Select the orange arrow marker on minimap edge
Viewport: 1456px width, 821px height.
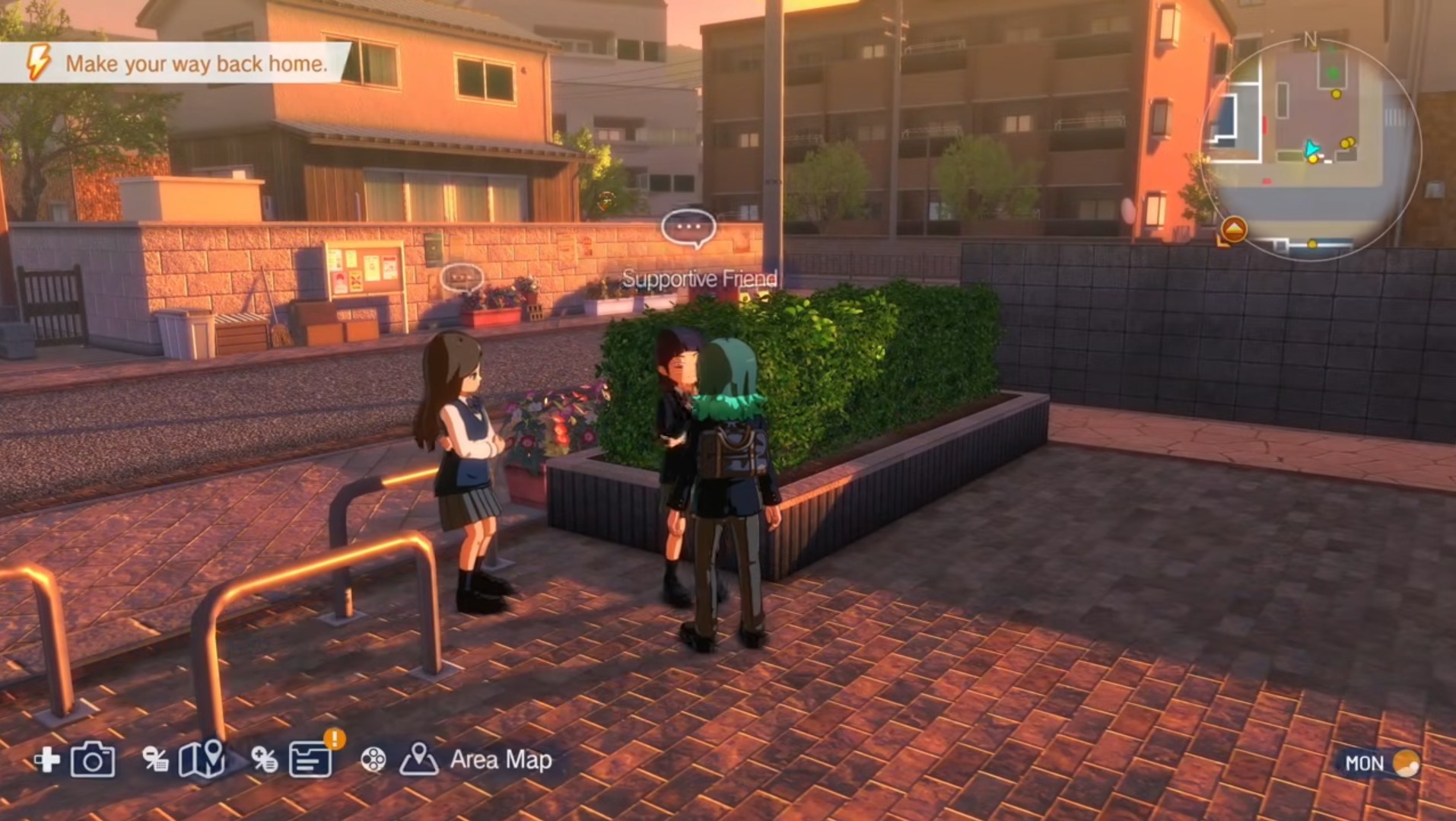tap(1233, 229)
